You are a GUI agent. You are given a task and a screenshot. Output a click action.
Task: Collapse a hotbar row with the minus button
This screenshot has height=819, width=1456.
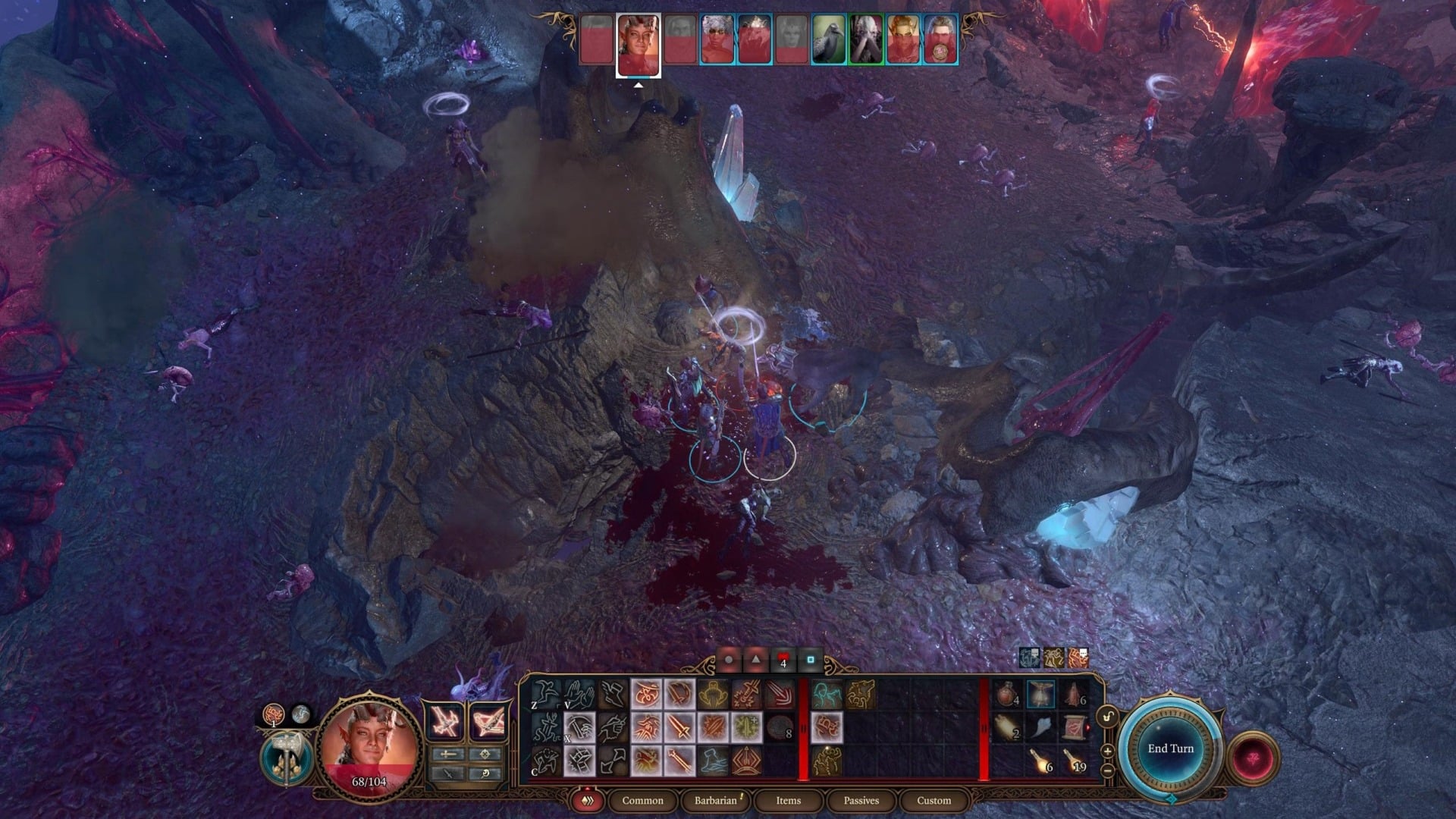(1107, 771)
